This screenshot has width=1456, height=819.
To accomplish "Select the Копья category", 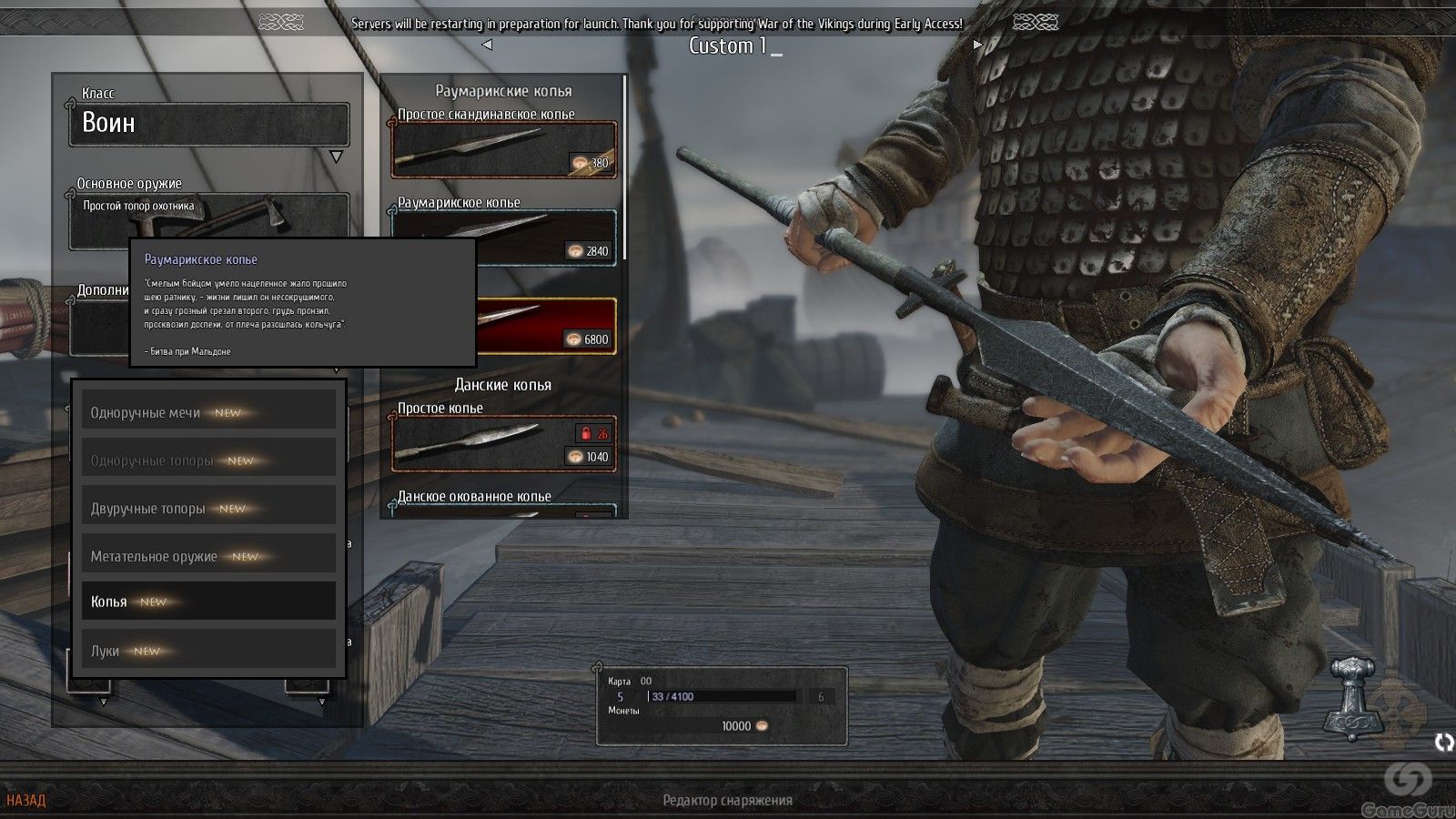I will coord(208,602).
